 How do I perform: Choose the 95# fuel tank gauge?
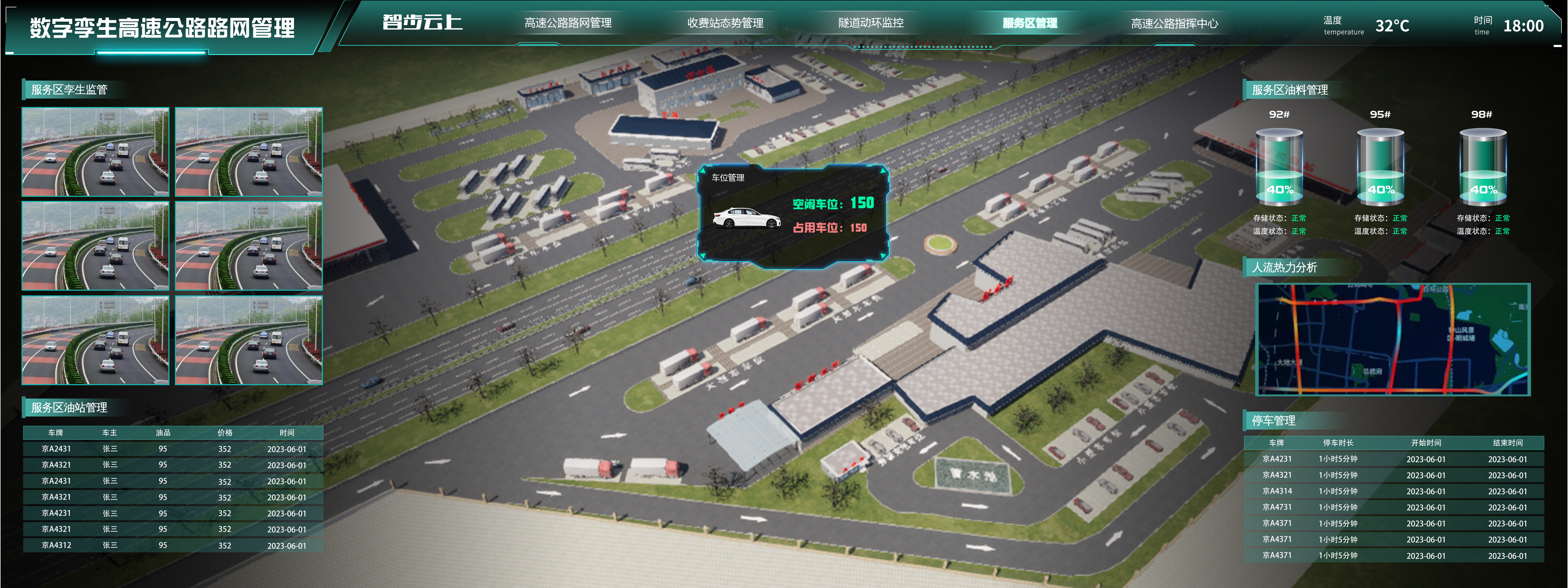[x=1381, y=166]
